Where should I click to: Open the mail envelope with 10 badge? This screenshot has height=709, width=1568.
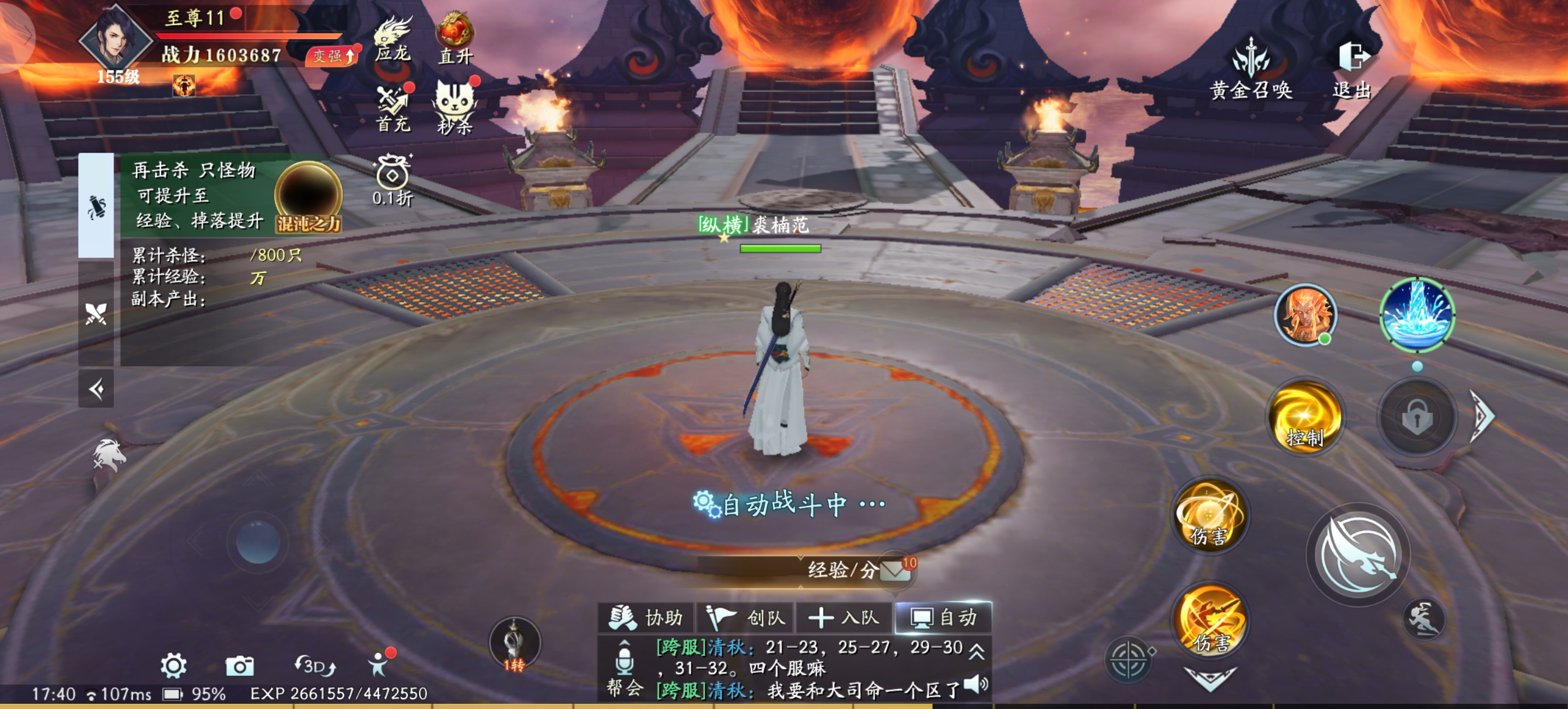[x=897, y=570]
